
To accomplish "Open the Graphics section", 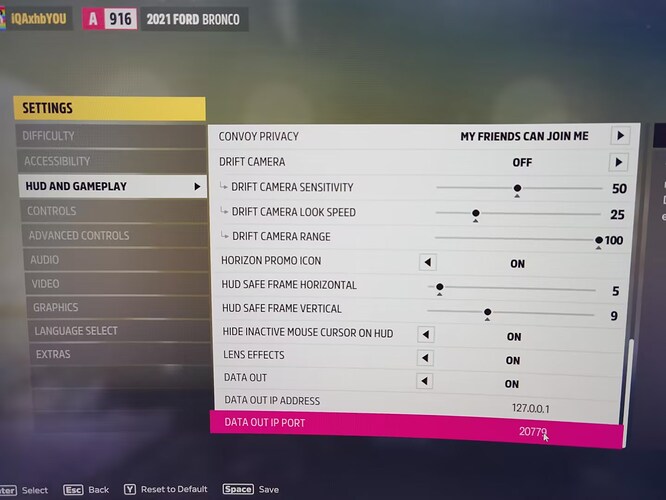I will click(x=55, y=307).
